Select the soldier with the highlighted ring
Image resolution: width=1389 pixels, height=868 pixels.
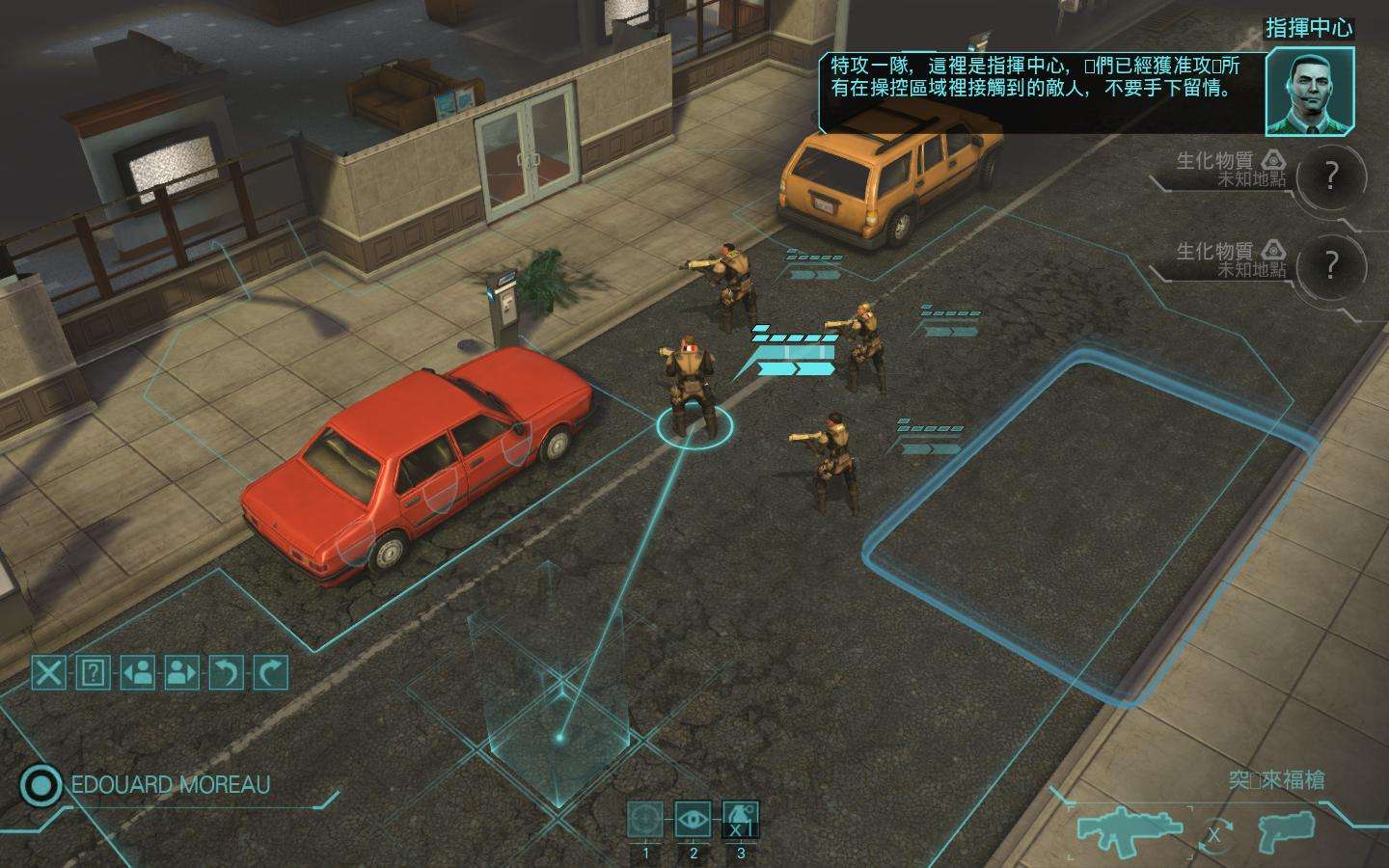point(691,386)
